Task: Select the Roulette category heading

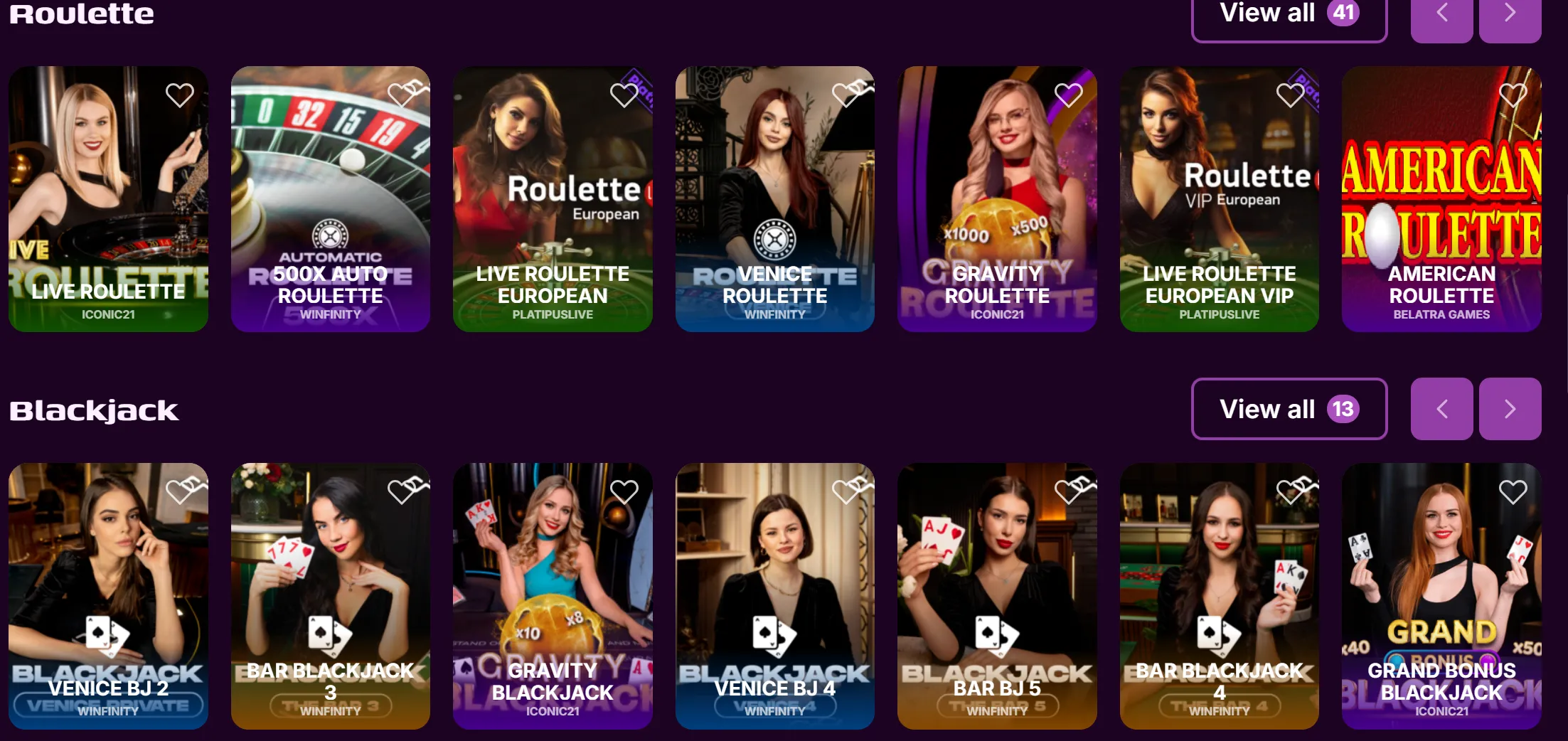Action: pyautogui.click(x=80, y=13)
